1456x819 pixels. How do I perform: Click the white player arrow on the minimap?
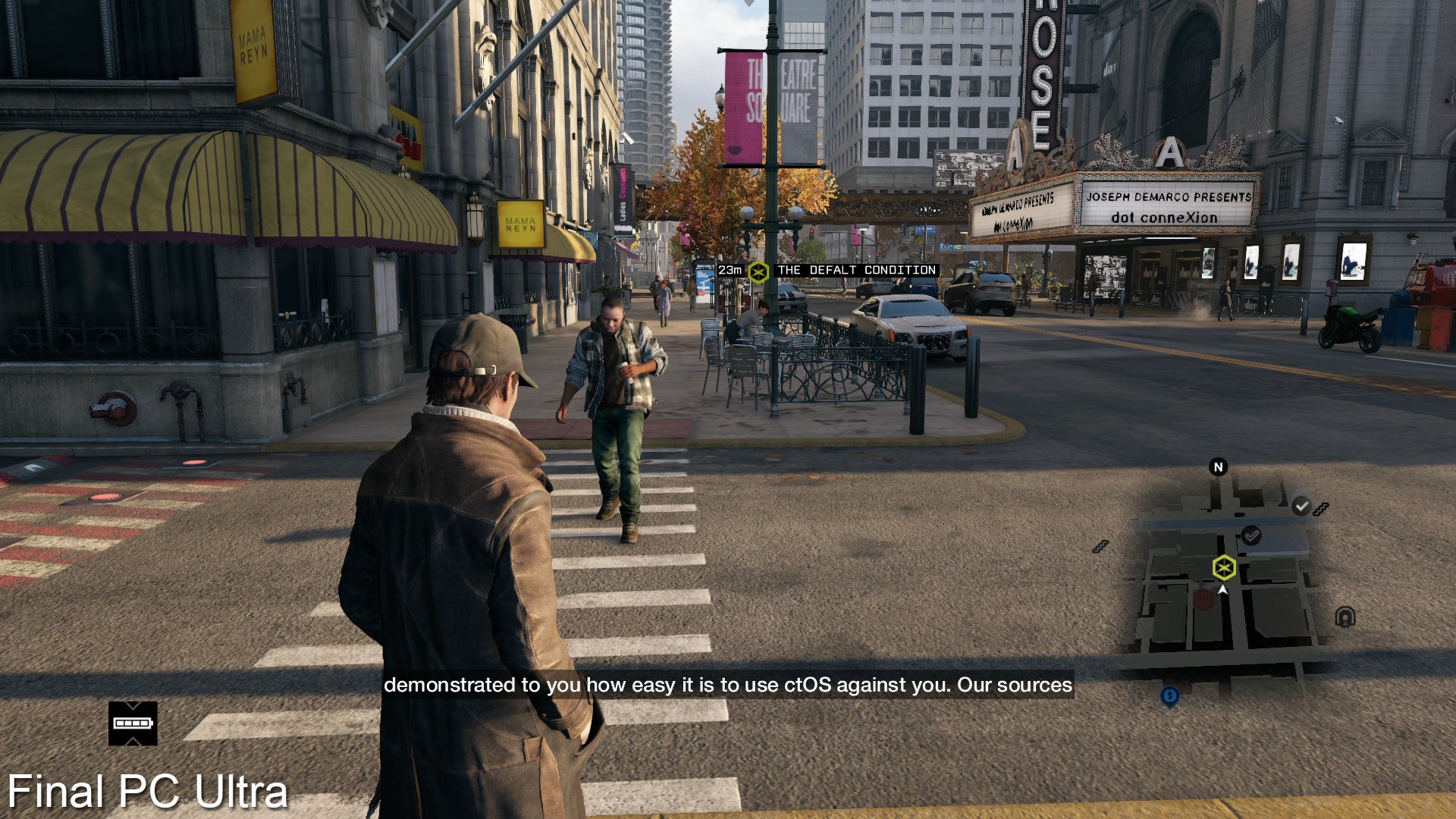1222,589
